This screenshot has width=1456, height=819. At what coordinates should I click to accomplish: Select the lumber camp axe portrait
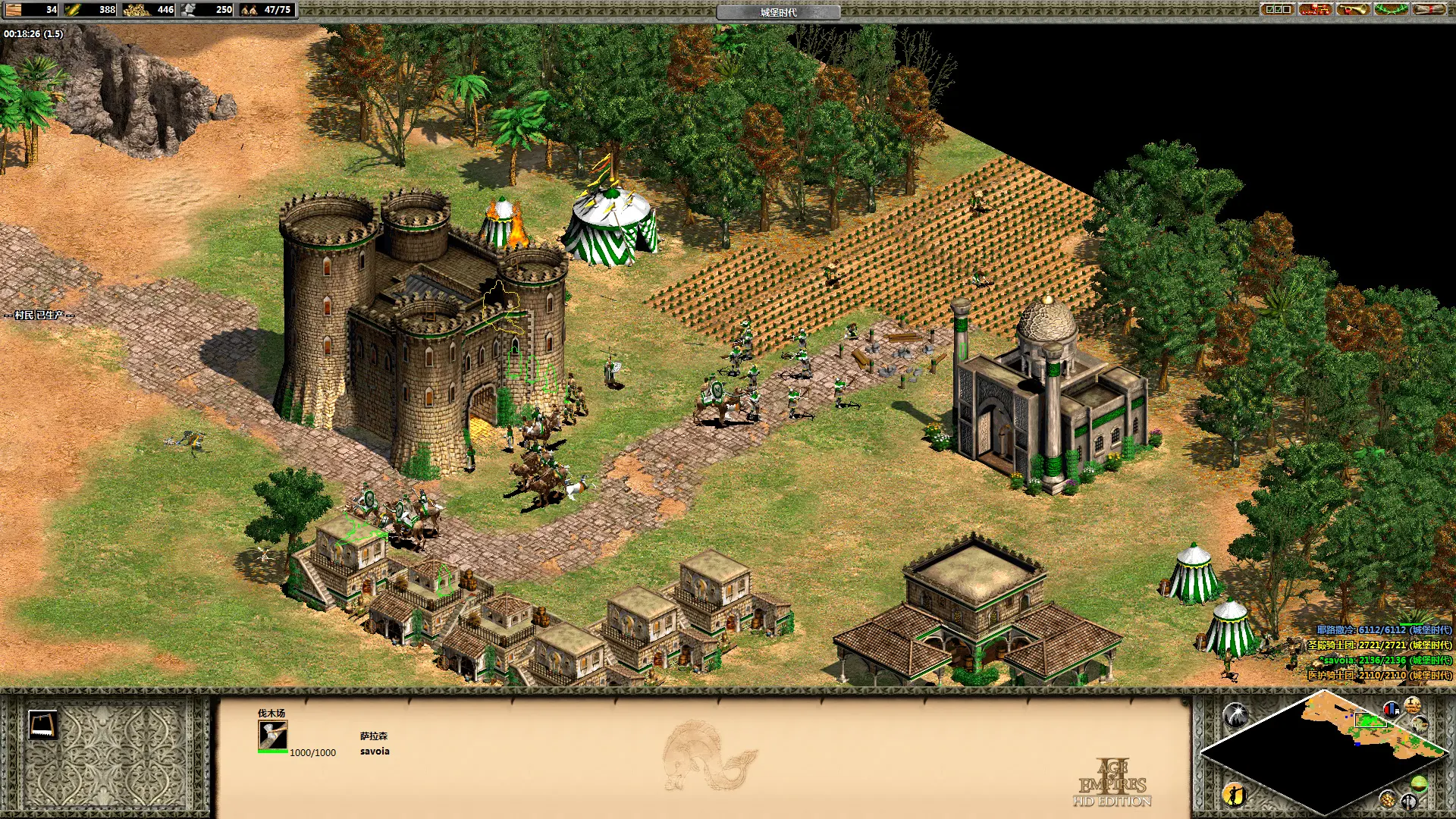[272, 736]
